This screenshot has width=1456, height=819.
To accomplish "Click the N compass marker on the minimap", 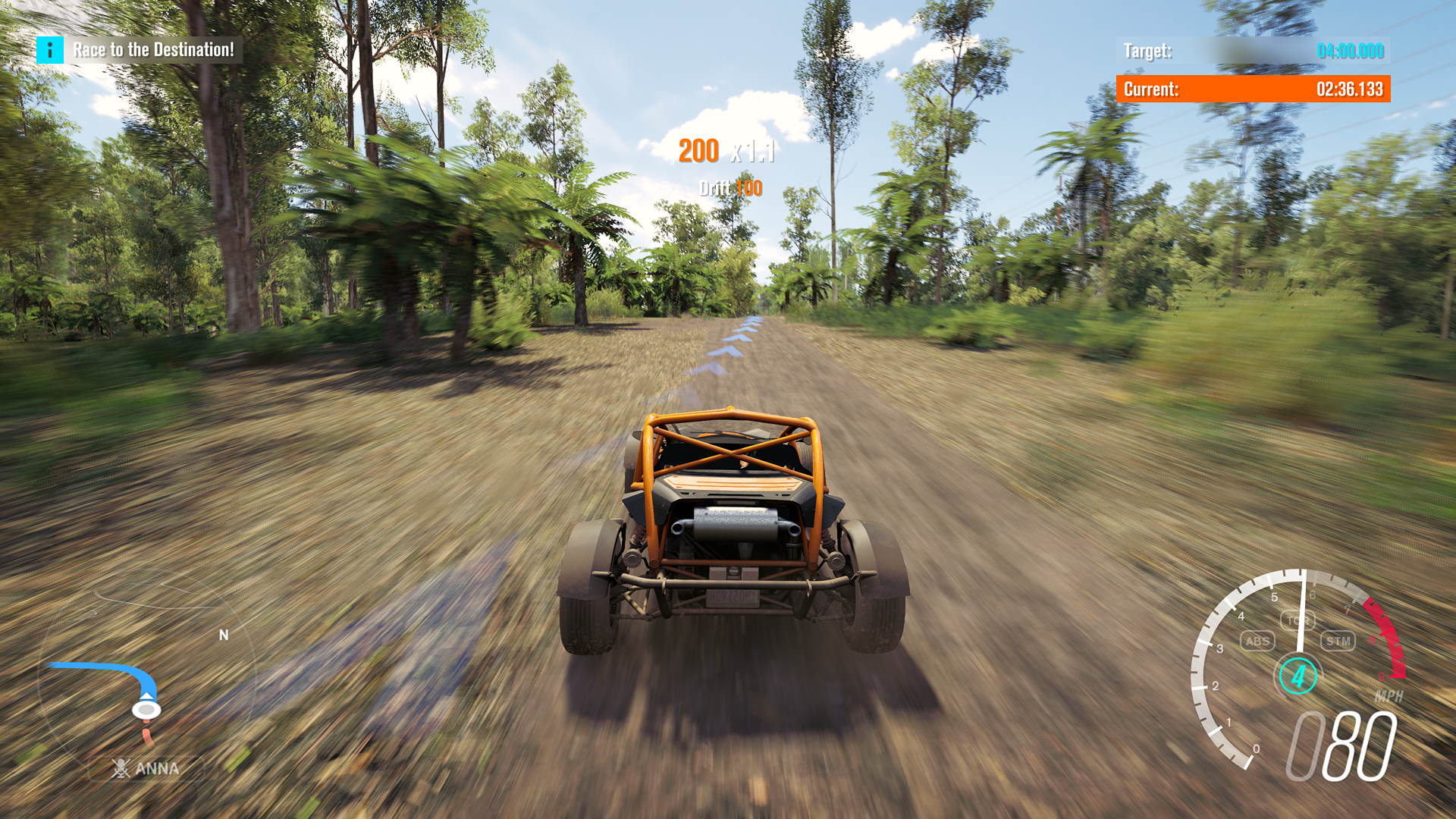I will pos(222,635).
